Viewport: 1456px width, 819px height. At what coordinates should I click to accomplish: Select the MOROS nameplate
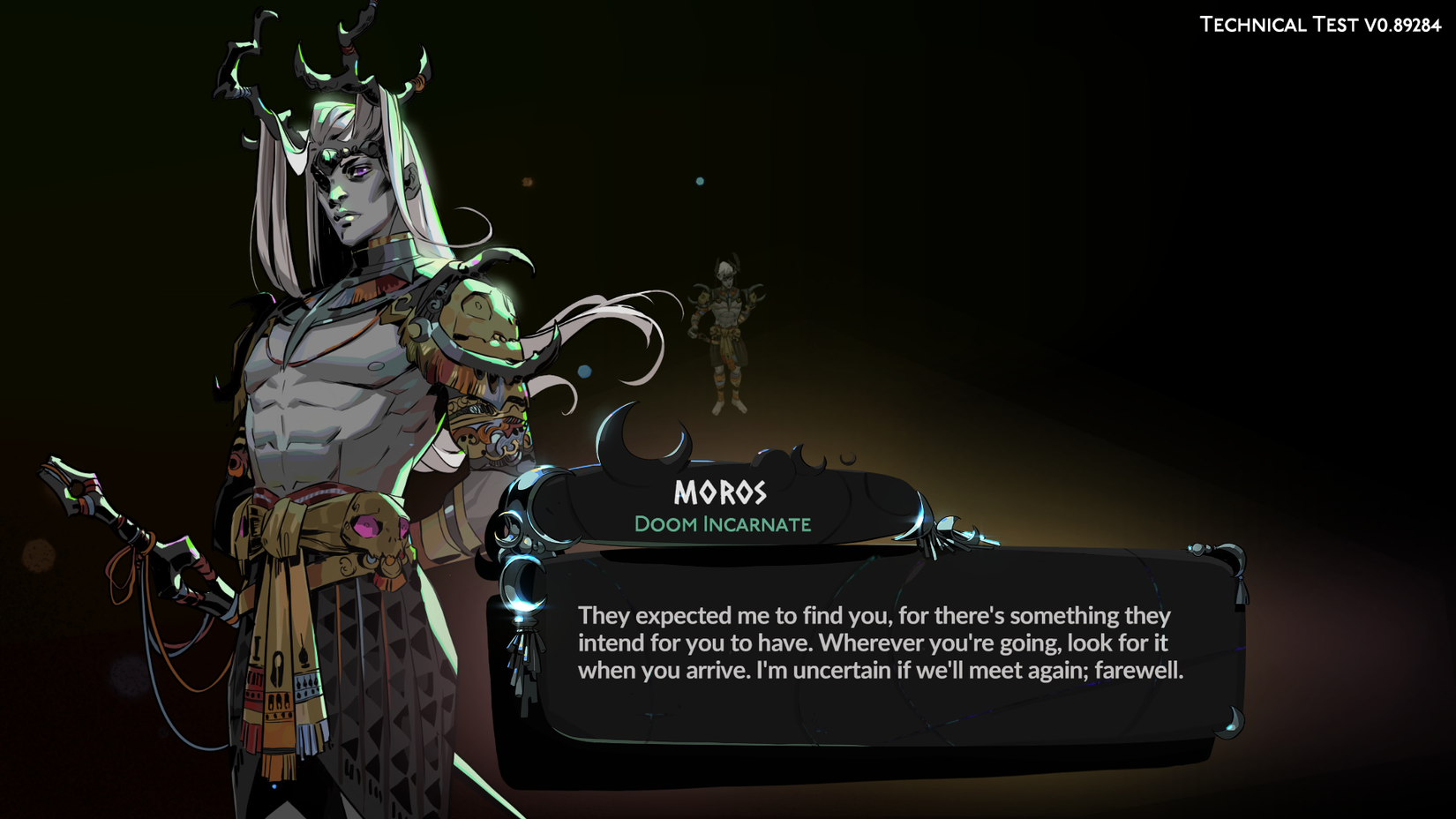click(x=721, y=492)
